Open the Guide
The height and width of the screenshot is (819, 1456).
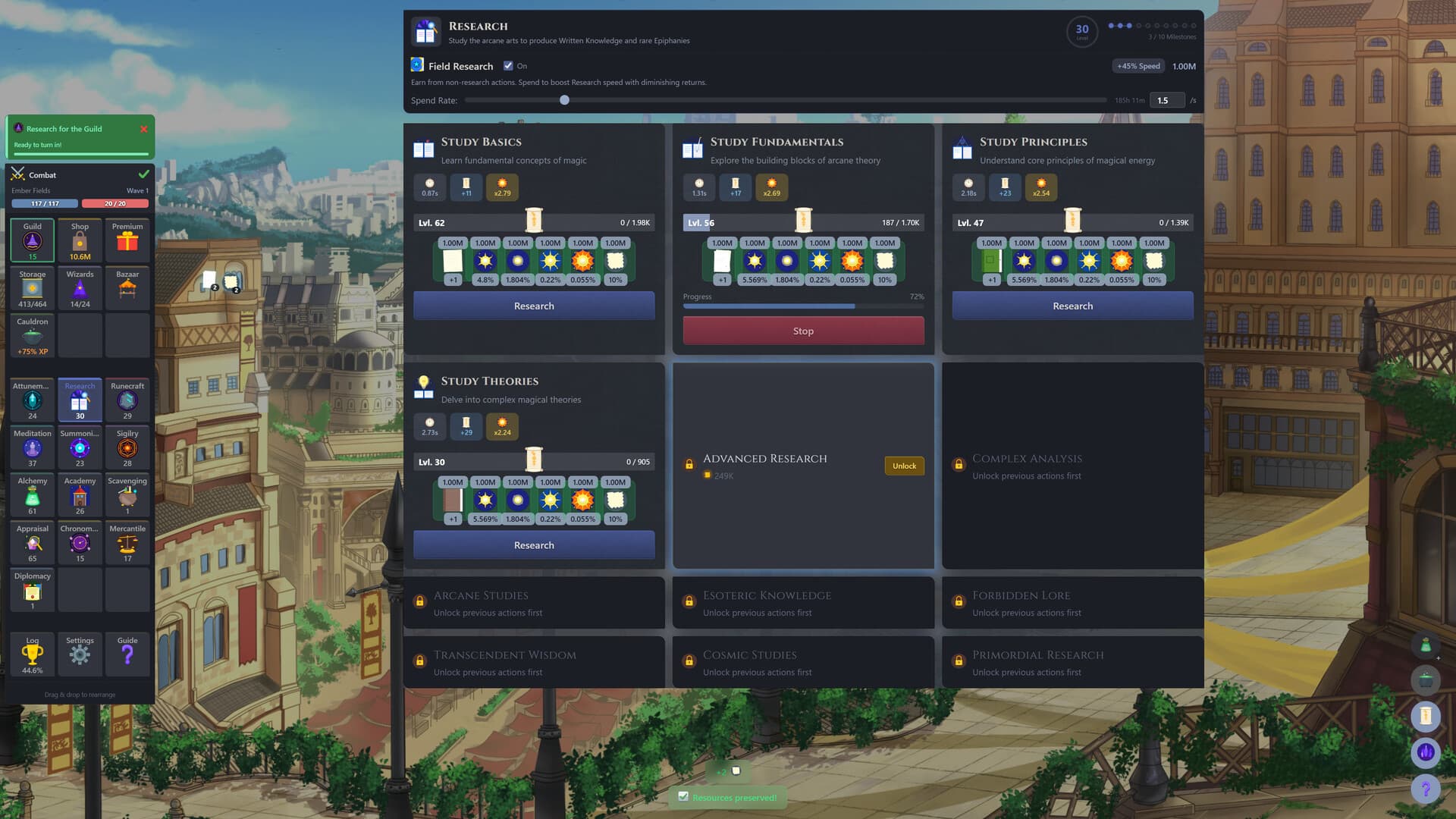click(x=127, y=654)
